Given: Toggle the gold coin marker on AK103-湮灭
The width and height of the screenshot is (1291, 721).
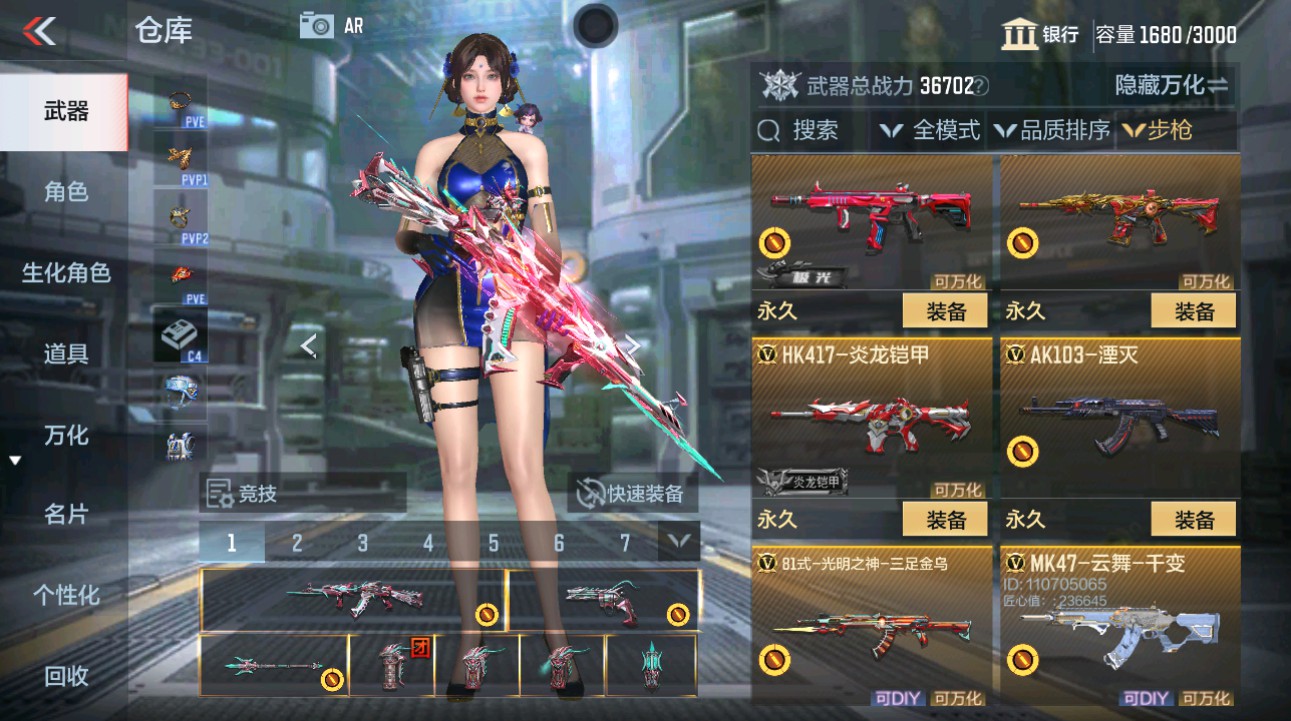Looking at the screenshot, I should [x=1022, y=452].
